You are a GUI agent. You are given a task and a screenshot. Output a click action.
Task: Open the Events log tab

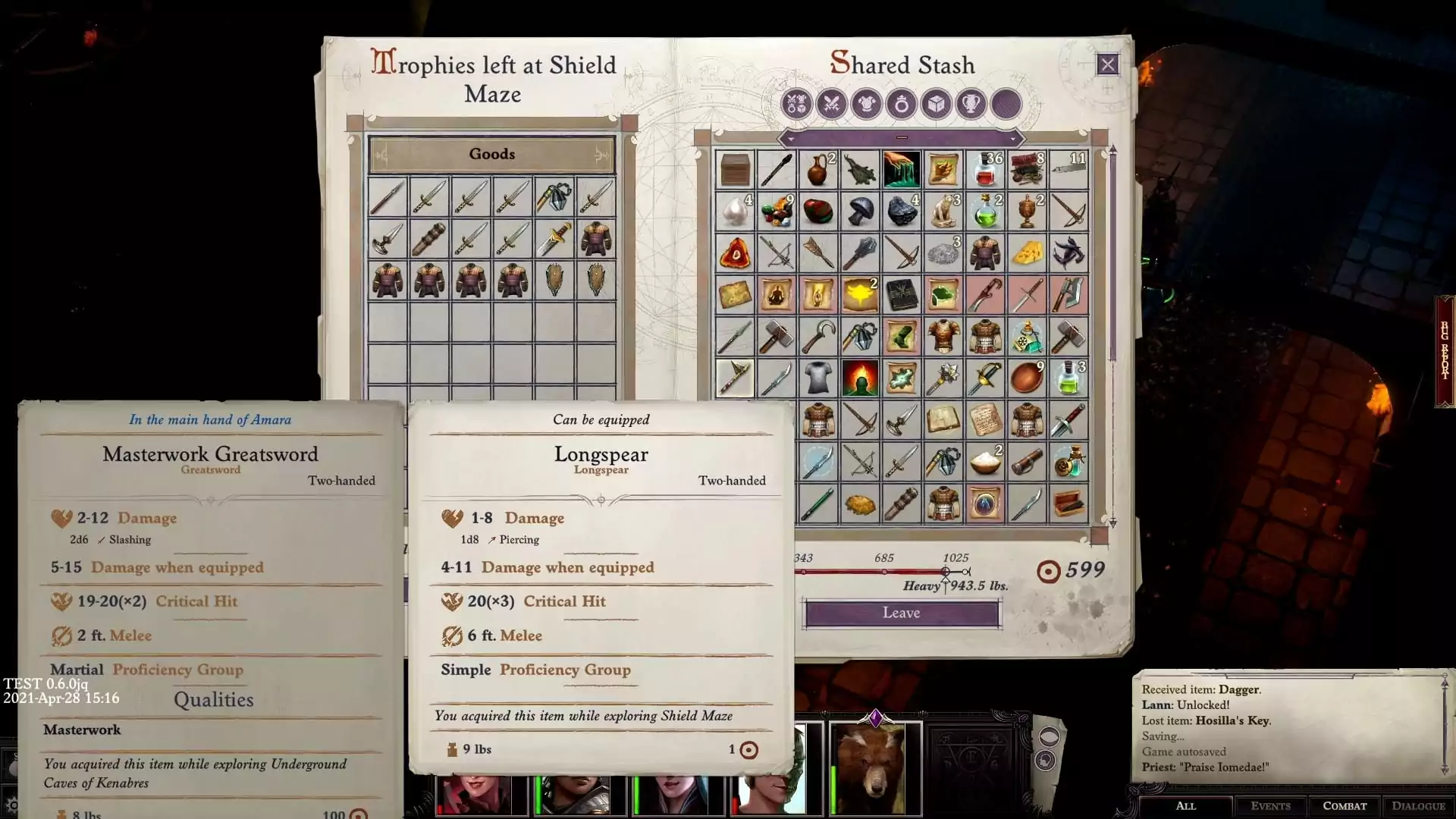pos(1270,806)
